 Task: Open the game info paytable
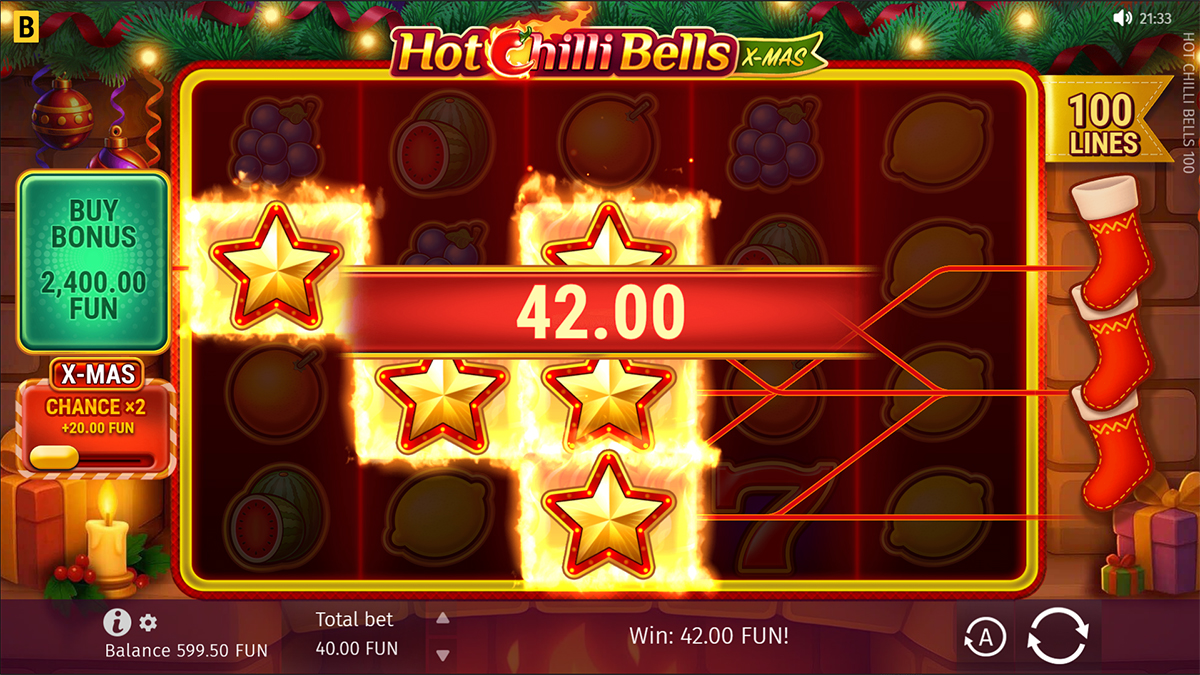(x=117, y=623)
